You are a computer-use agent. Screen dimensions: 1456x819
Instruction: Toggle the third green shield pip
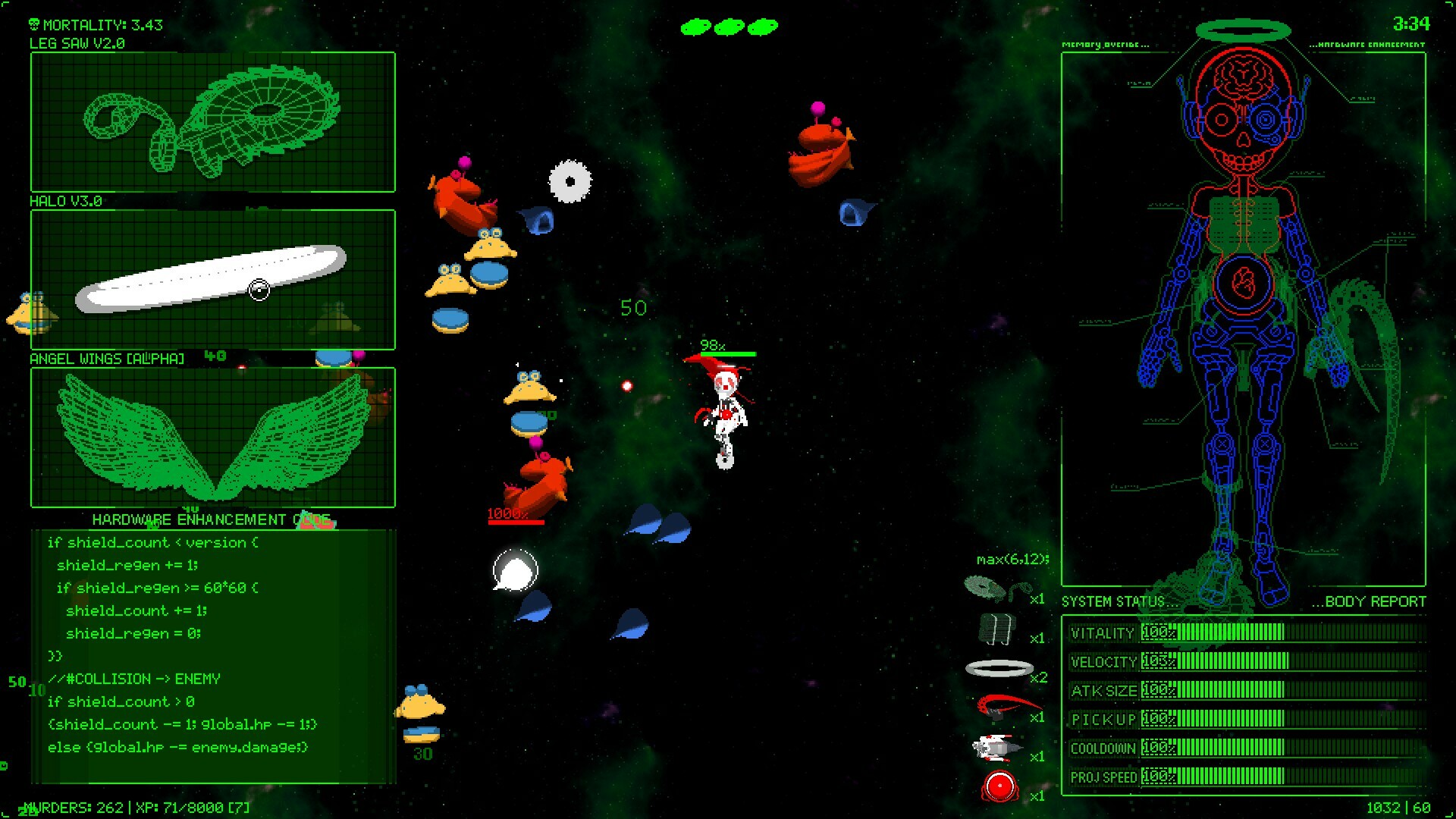(x=761, y=26)
